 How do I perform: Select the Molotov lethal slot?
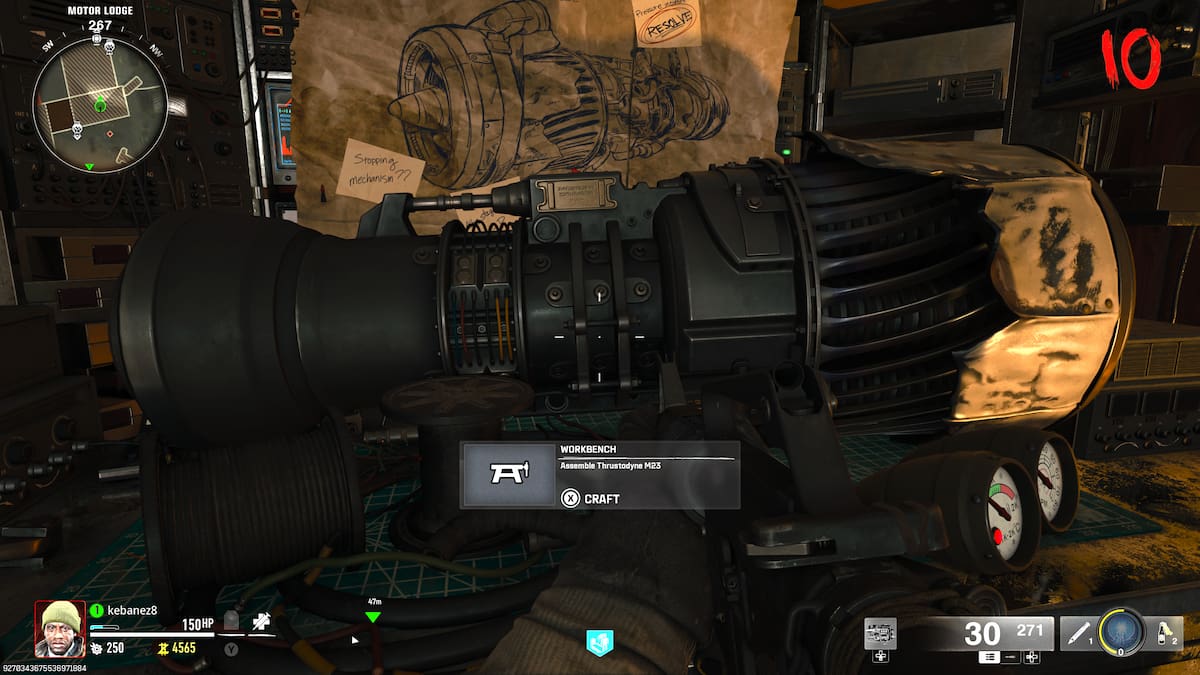click(x=1164, y=632)
